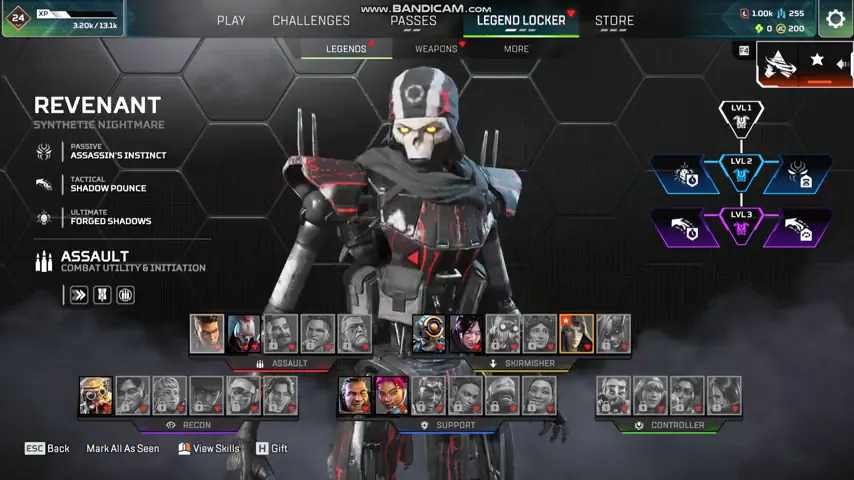Screen dimensions: 854x480
Task: Pick the Caustic legend portrait
Action: 614,396
